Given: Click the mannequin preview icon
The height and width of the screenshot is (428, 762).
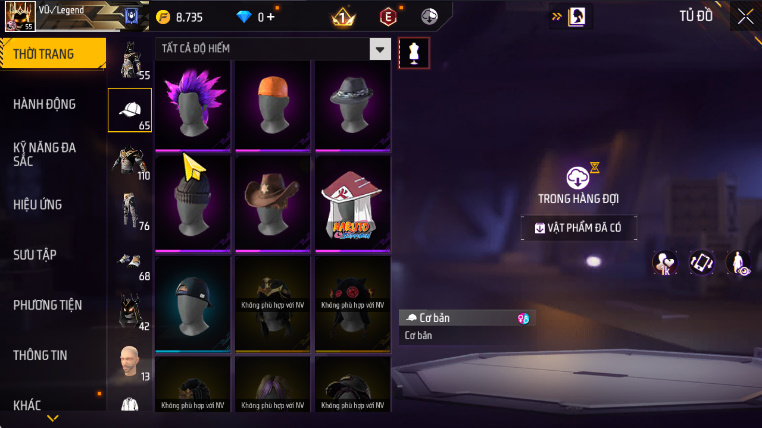Looking at the screenshot, I should [414, 53].
